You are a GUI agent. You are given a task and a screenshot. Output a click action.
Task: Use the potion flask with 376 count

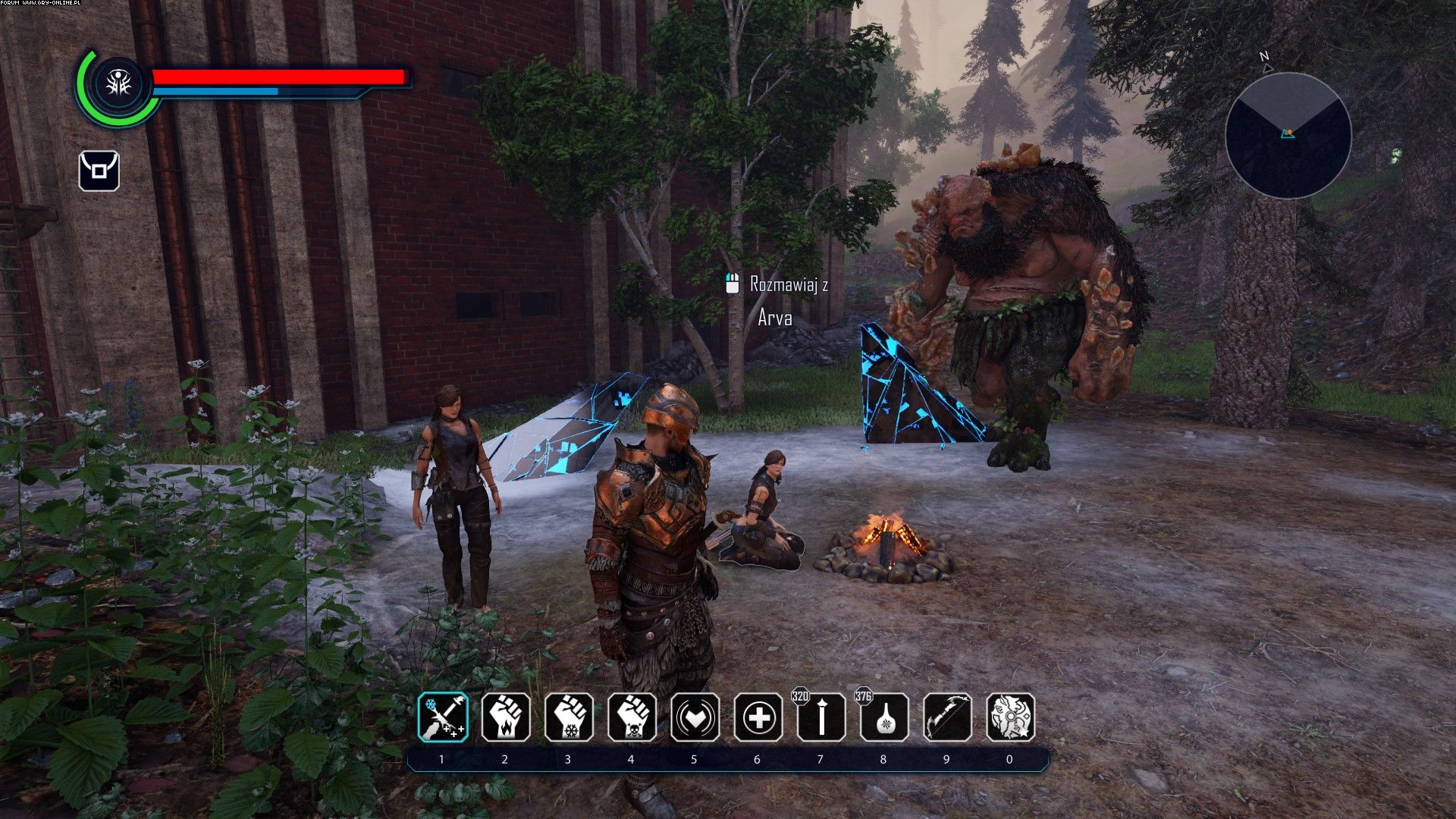tap(884, 717)
